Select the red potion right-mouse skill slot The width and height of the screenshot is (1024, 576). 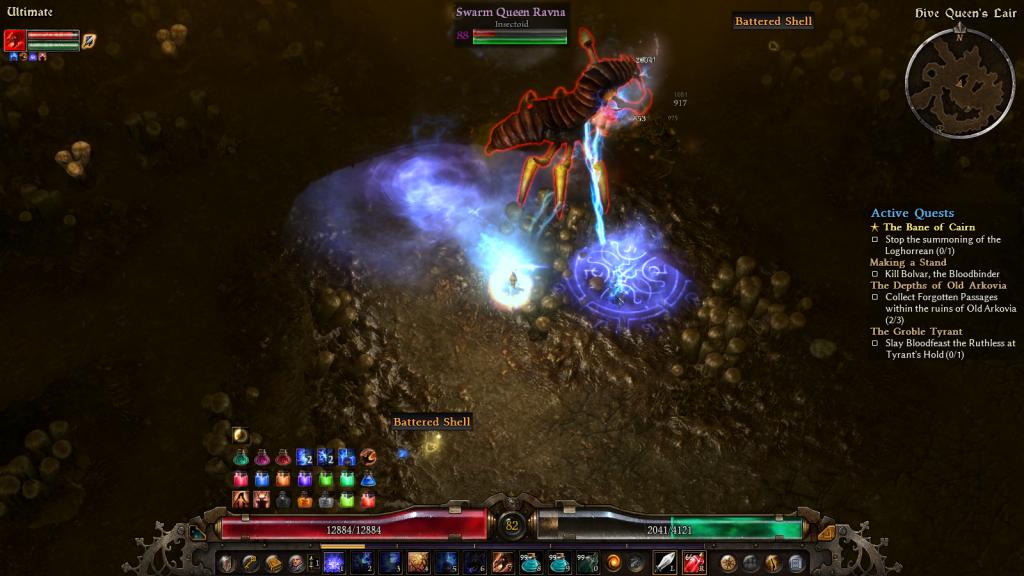(694, 563)
